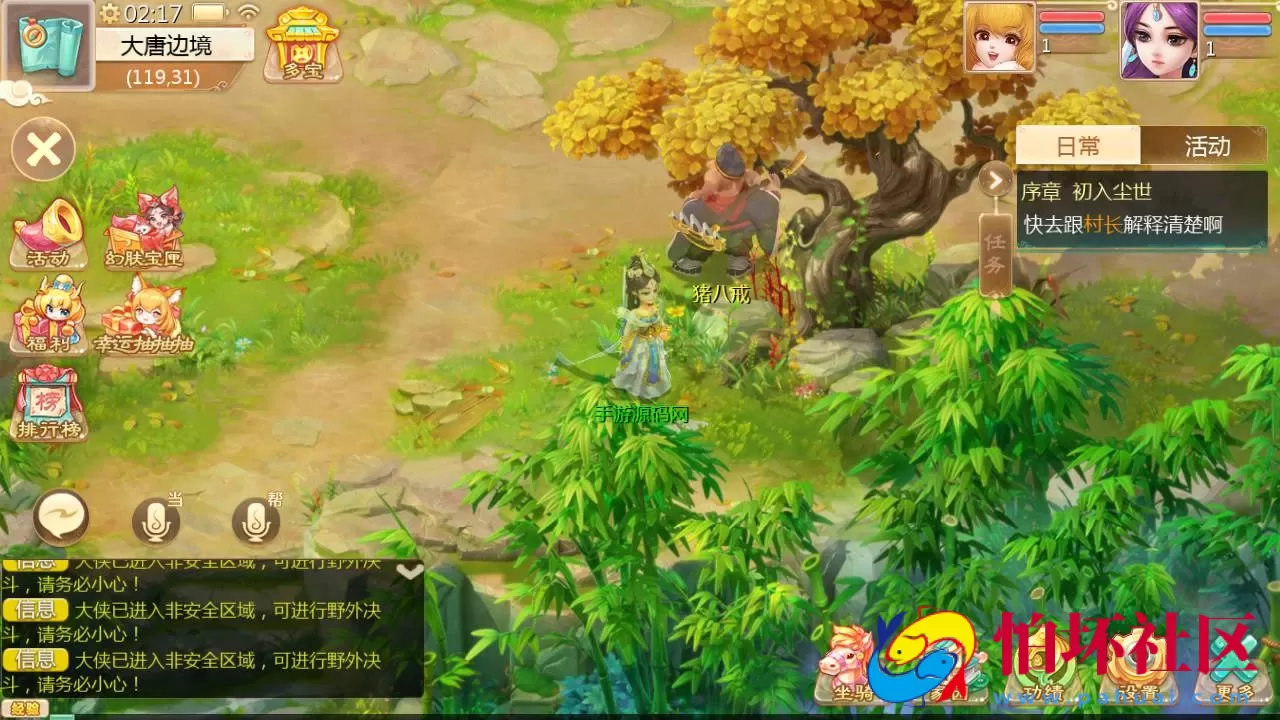Image resolution: width=1280 pixels, height=720 pixels.
Task: Toggle the chat bubble quick-chat icon
Action: 60,520
